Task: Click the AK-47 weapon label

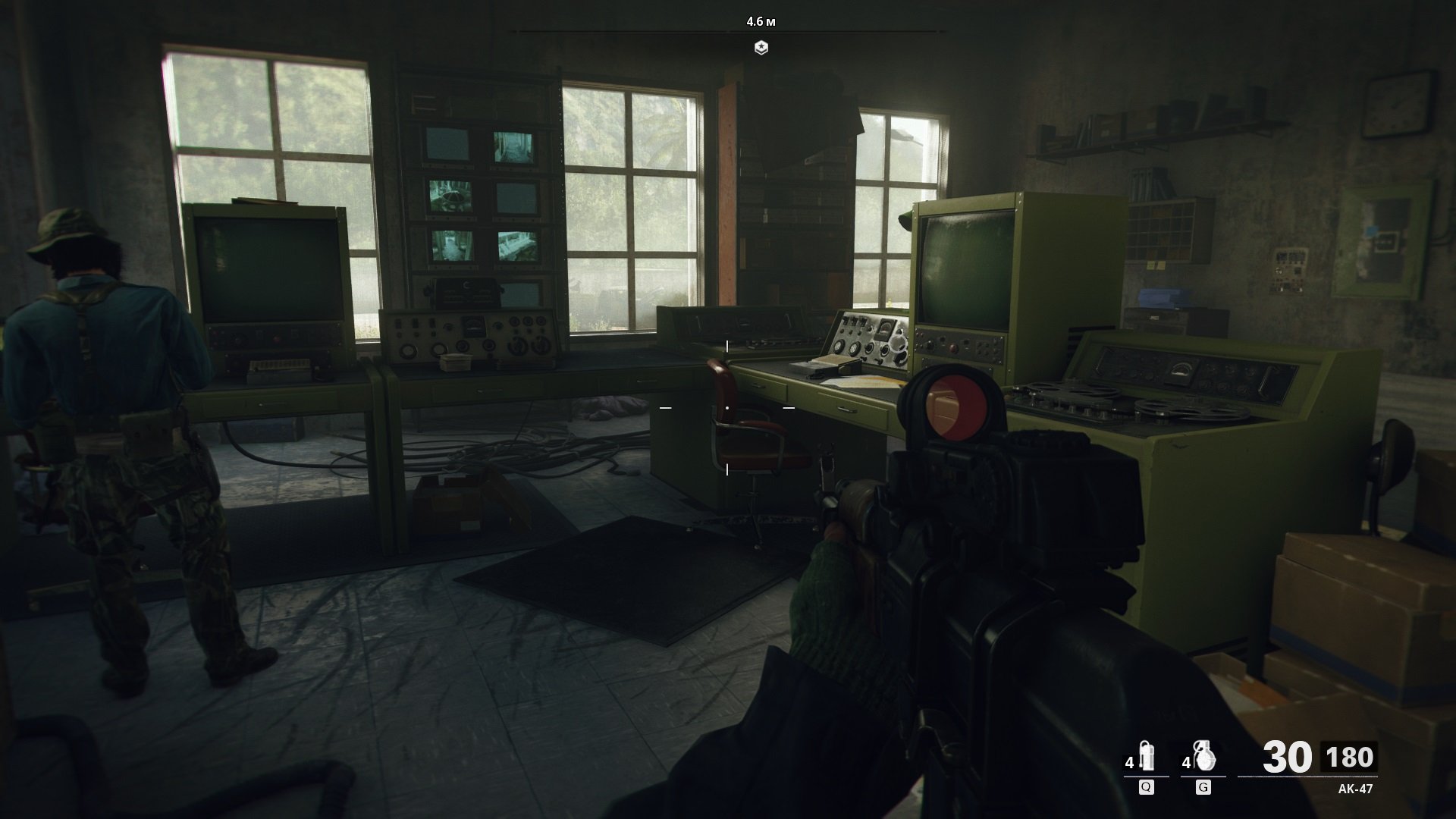Action: point(1355,789)
